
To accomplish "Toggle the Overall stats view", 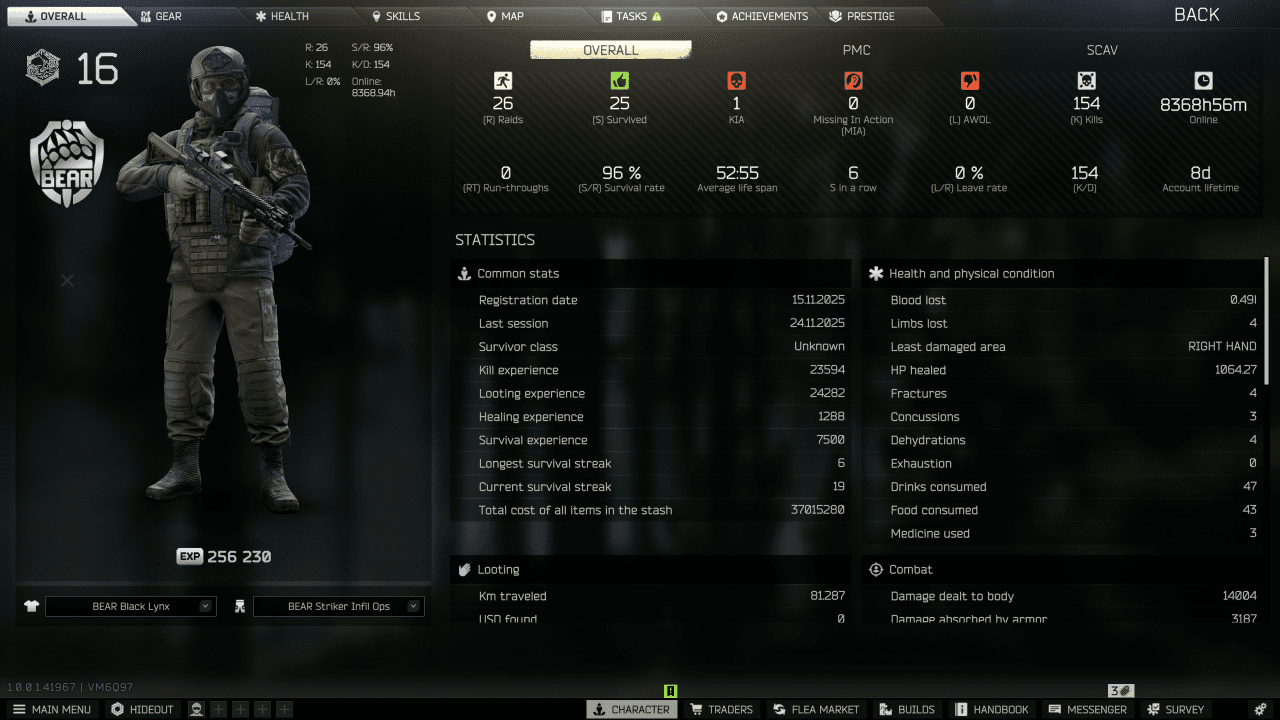I will tap(610, 49).
